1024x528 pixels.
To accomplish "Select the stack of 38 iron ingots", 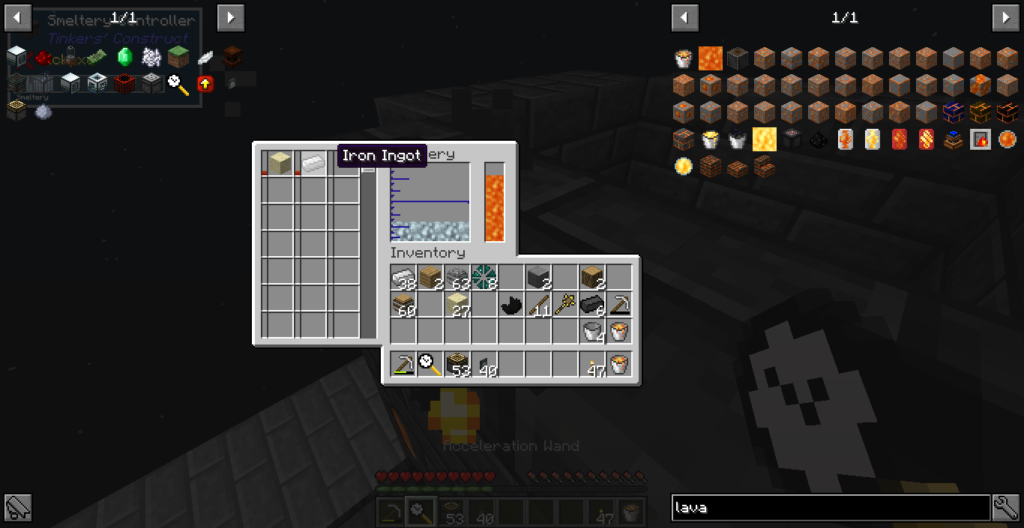I will [404, 278].
